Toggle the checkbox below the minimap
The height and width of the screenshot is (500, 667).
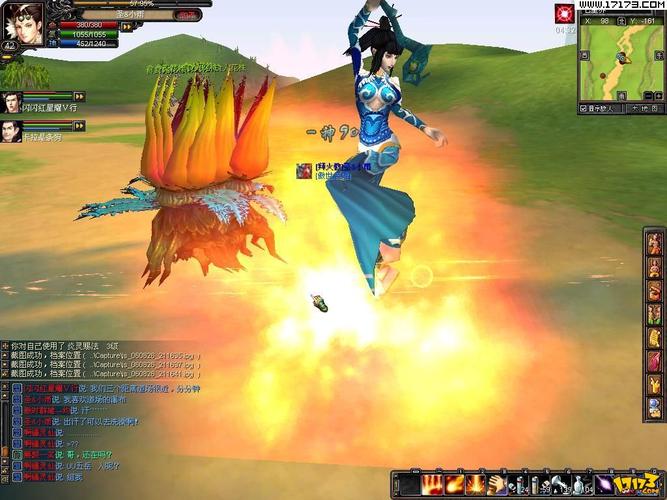[584, 107]
